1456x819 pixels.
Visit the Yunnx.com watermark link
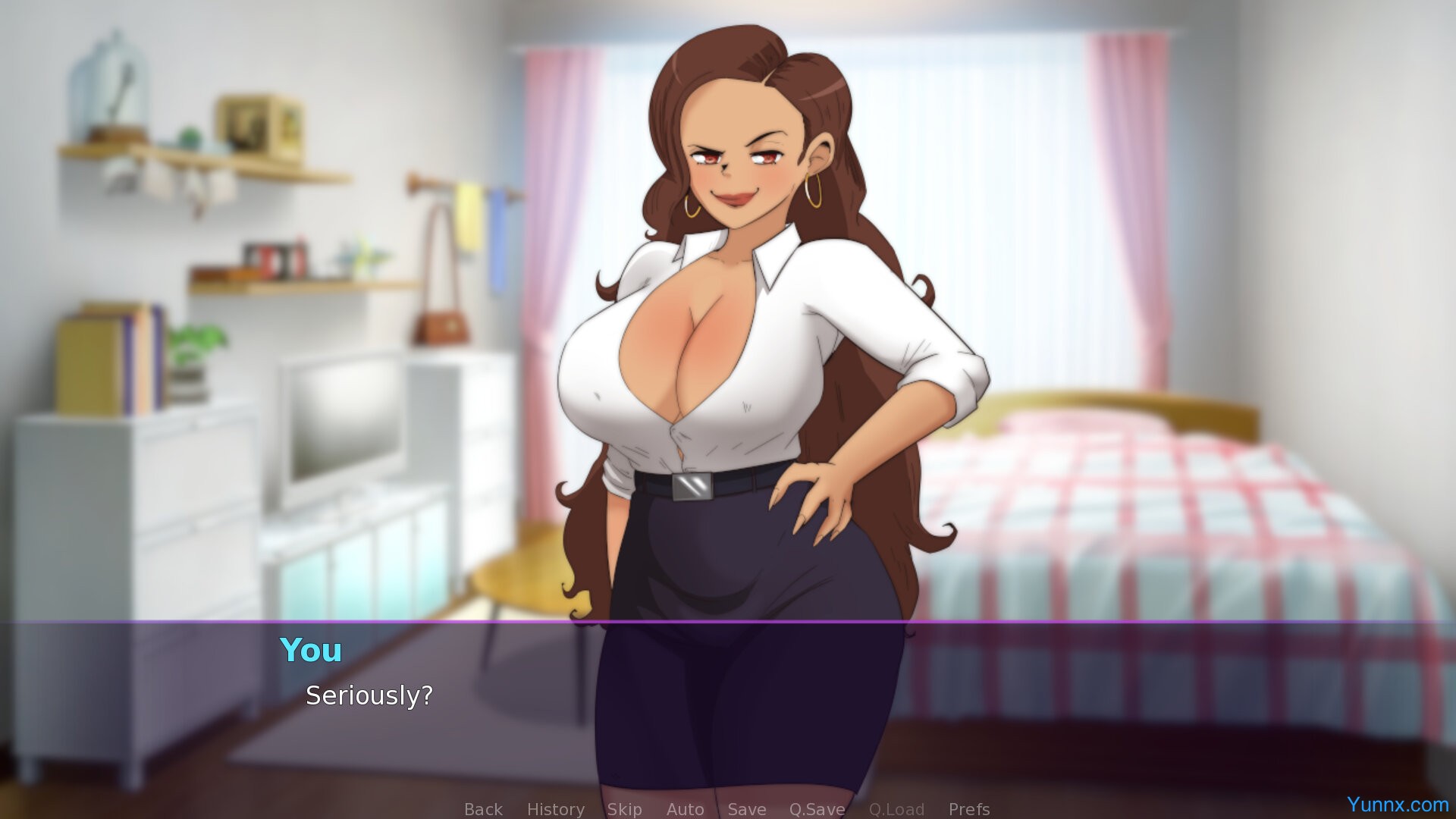point(1397,804)
